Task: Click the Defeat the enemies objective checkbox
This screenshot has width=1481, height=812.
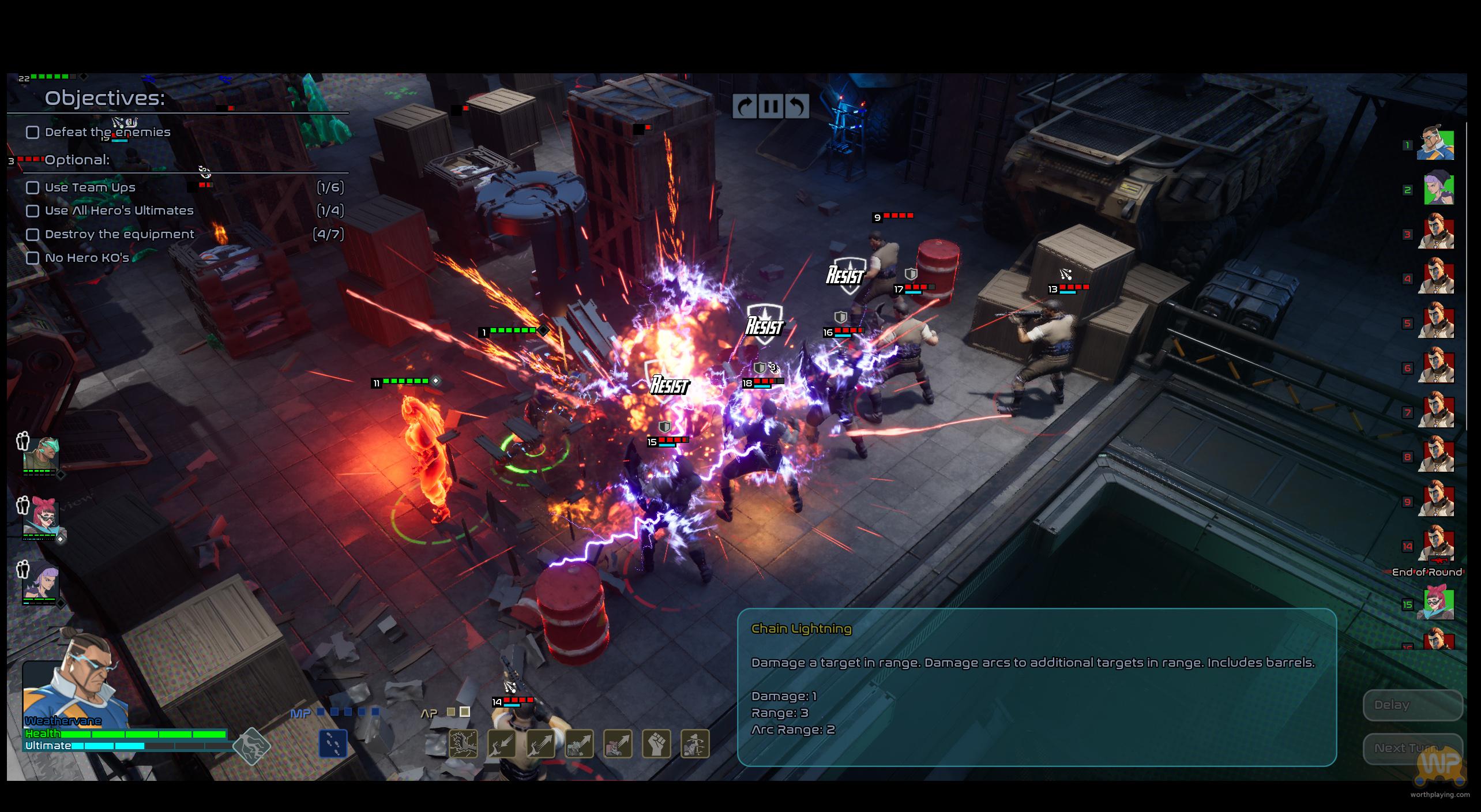Action: pos(33,133)
